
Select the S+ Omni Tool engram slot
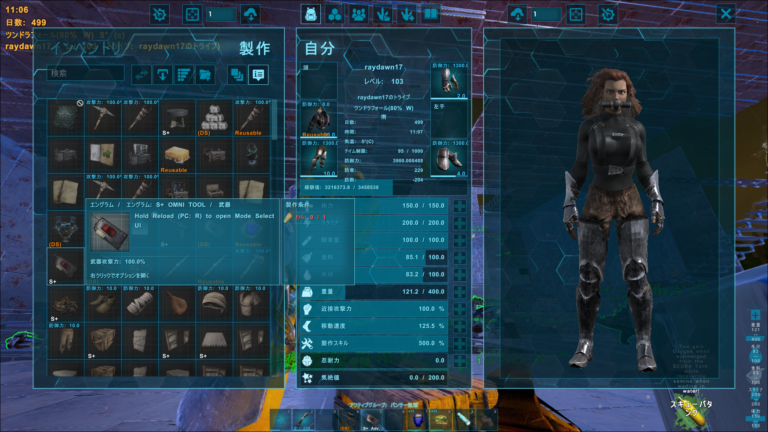[65, 264]
